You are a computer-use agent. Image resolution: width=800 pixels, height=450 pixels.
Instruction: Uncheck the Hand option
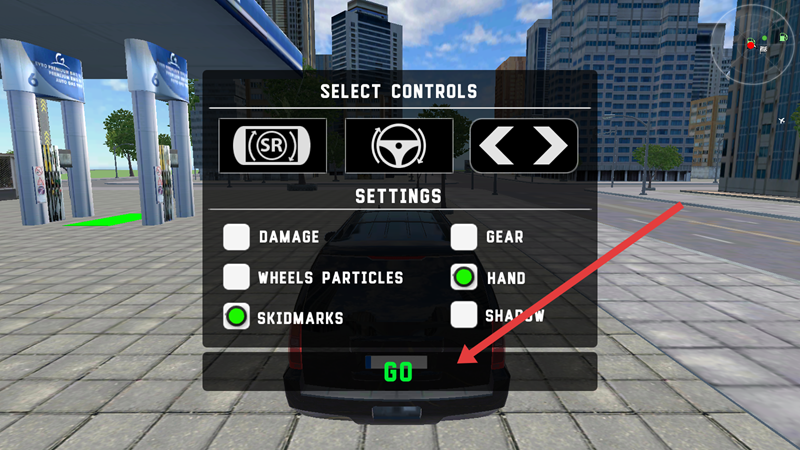464,277
